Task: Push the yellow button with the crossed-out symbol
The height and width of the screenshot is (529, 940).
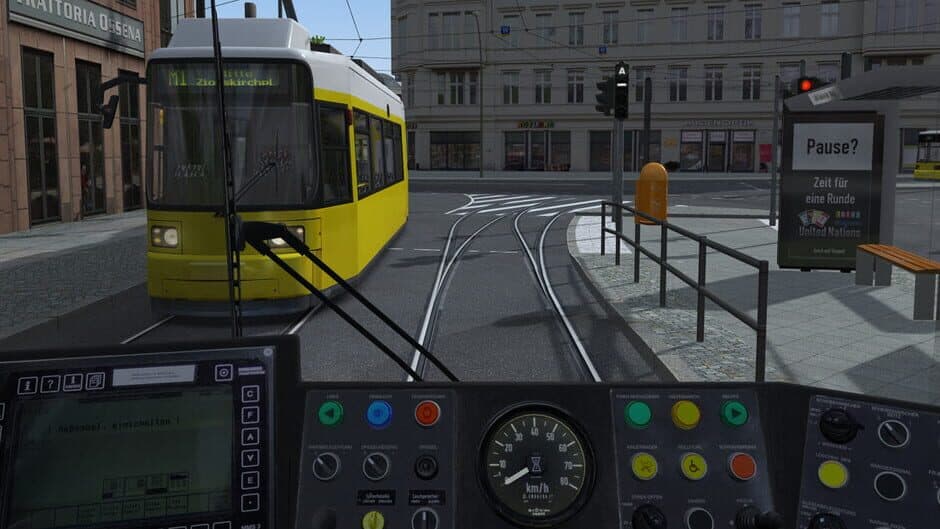Action: coord(644,466)
